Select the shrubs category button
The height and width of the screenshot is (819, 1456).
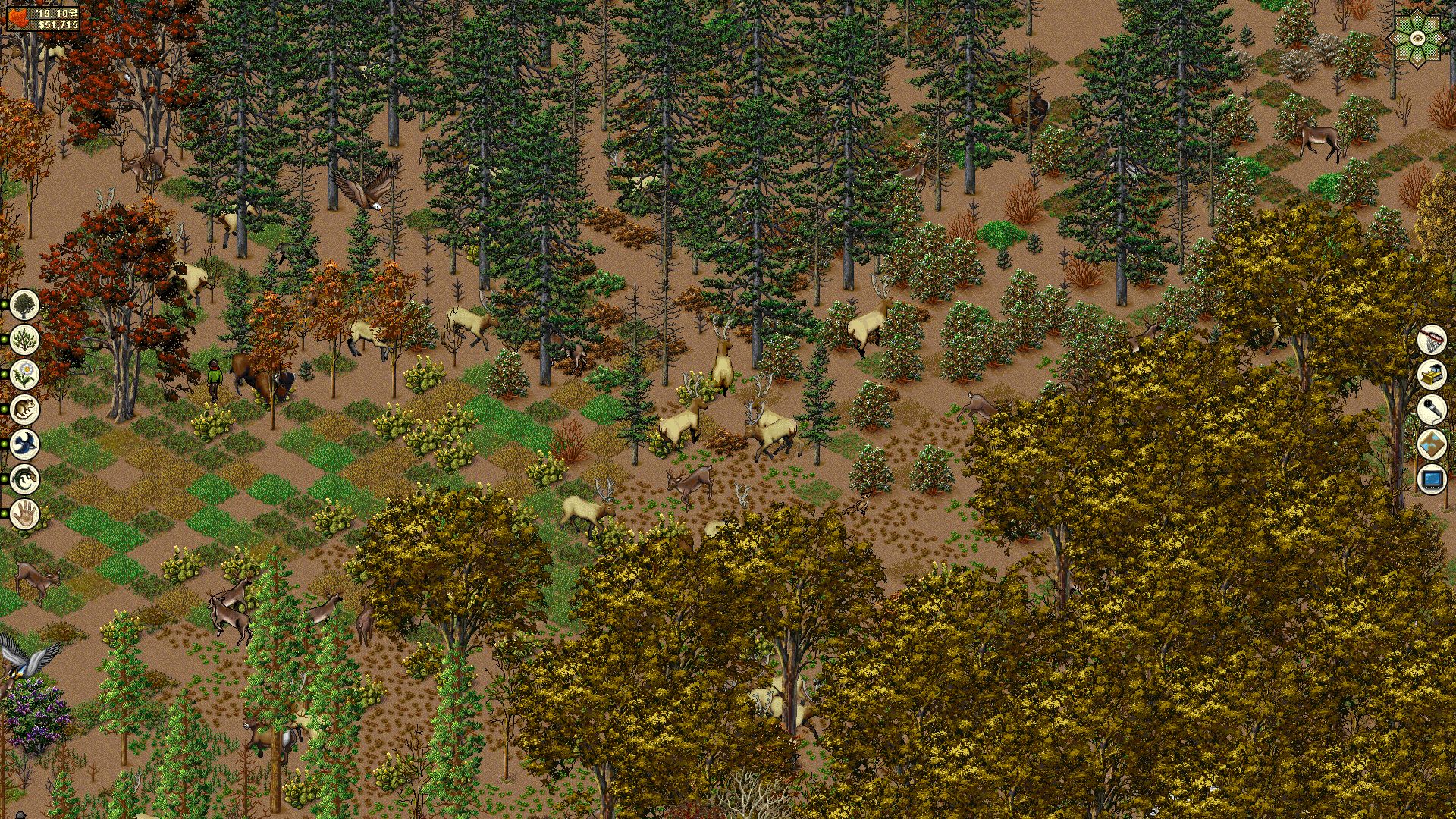point(25,339)
